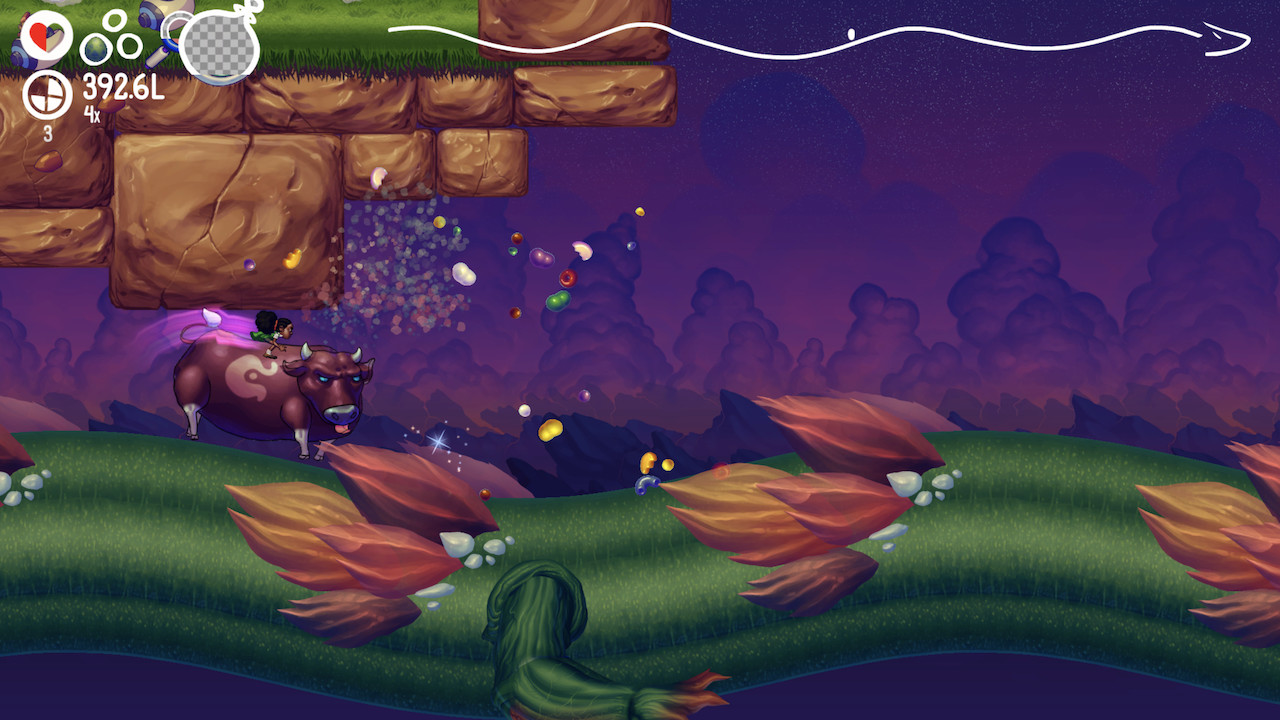The width and height of the screenshot is (1280, 720).
Task: Click the flask's rope tie knot icon
Action: (245, 13)
